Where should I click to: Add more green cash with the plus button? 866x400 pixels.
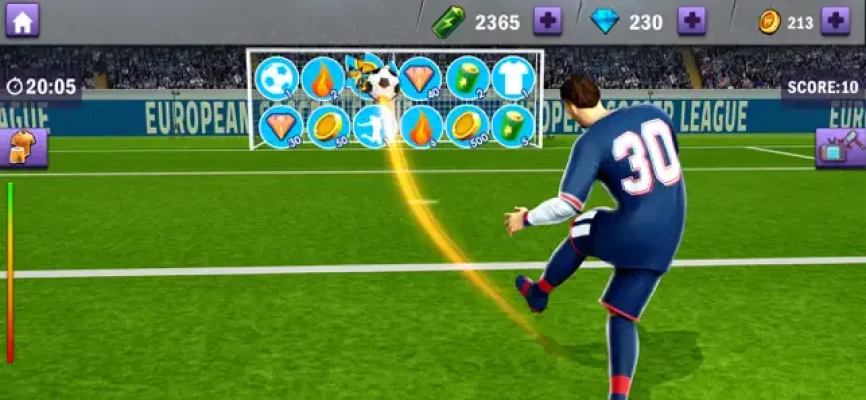tap(547, 21)
